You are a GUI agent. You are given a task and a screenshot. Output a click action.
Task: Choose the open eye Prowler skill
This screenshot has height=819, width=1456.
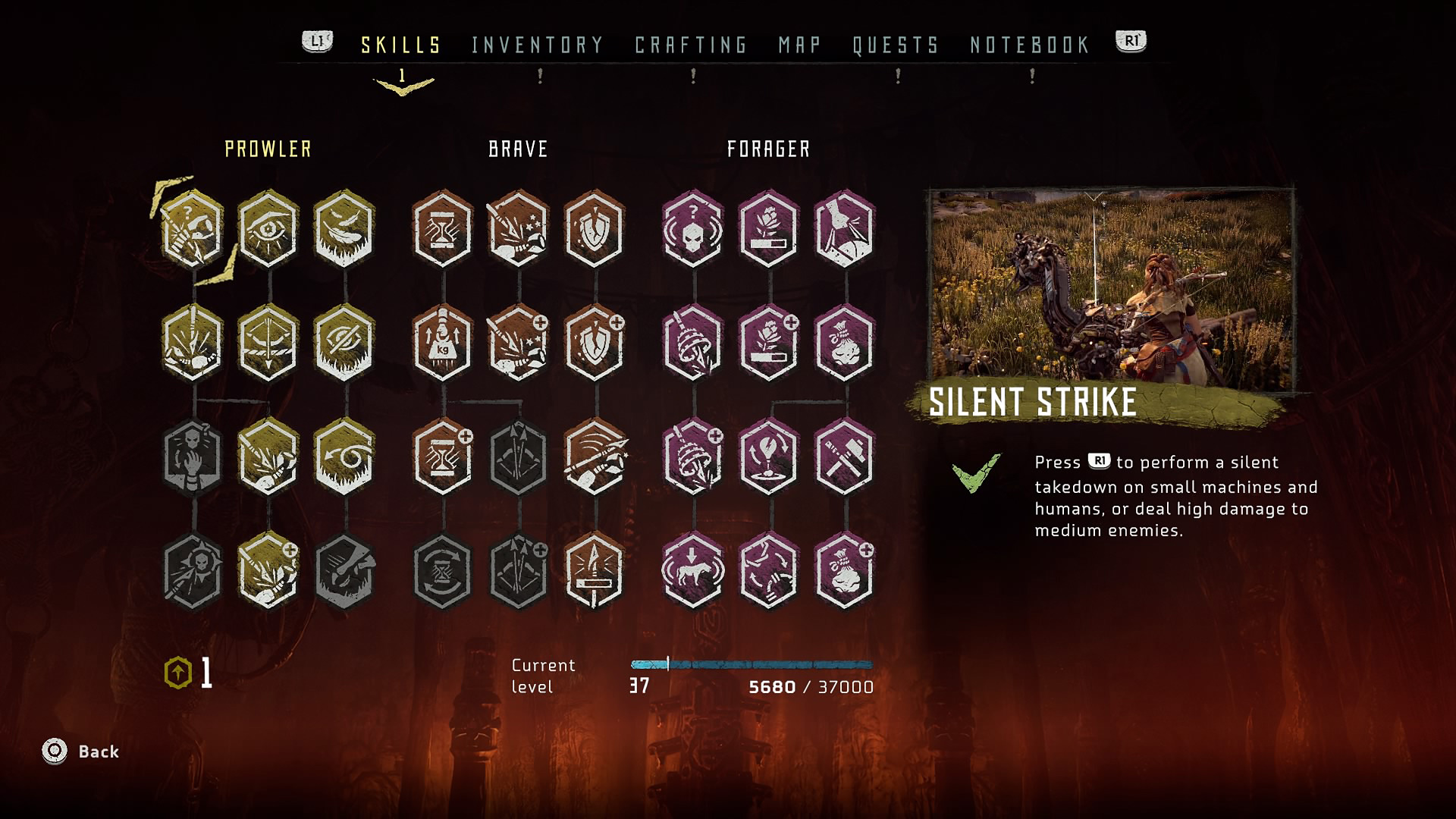[x=268, y=229]
